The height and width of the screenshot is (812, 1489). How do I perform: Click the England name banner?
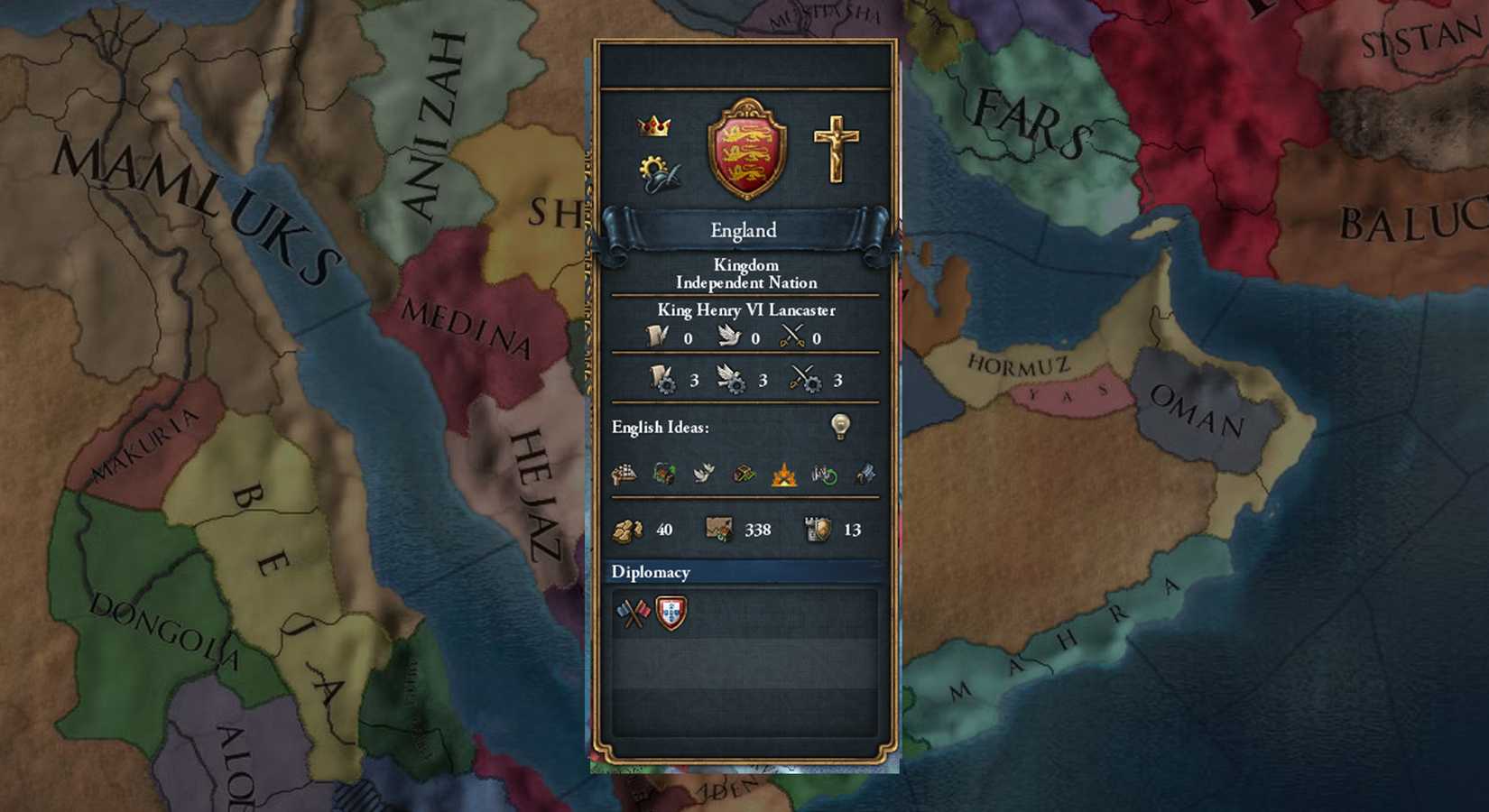pos(744,231)
